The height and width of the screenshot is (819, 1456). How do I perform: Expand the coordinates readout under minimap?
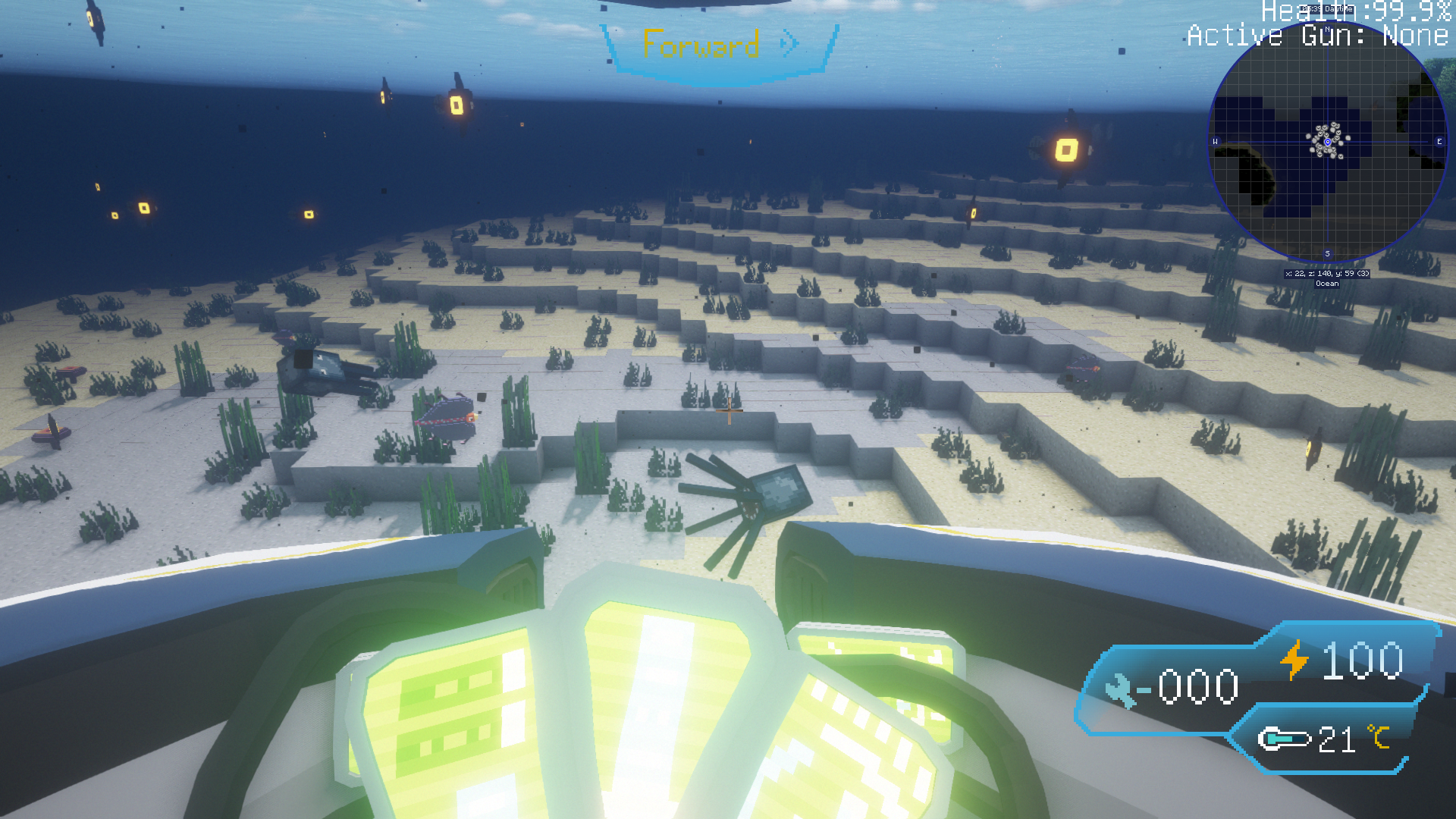[x=1327, y=272]
